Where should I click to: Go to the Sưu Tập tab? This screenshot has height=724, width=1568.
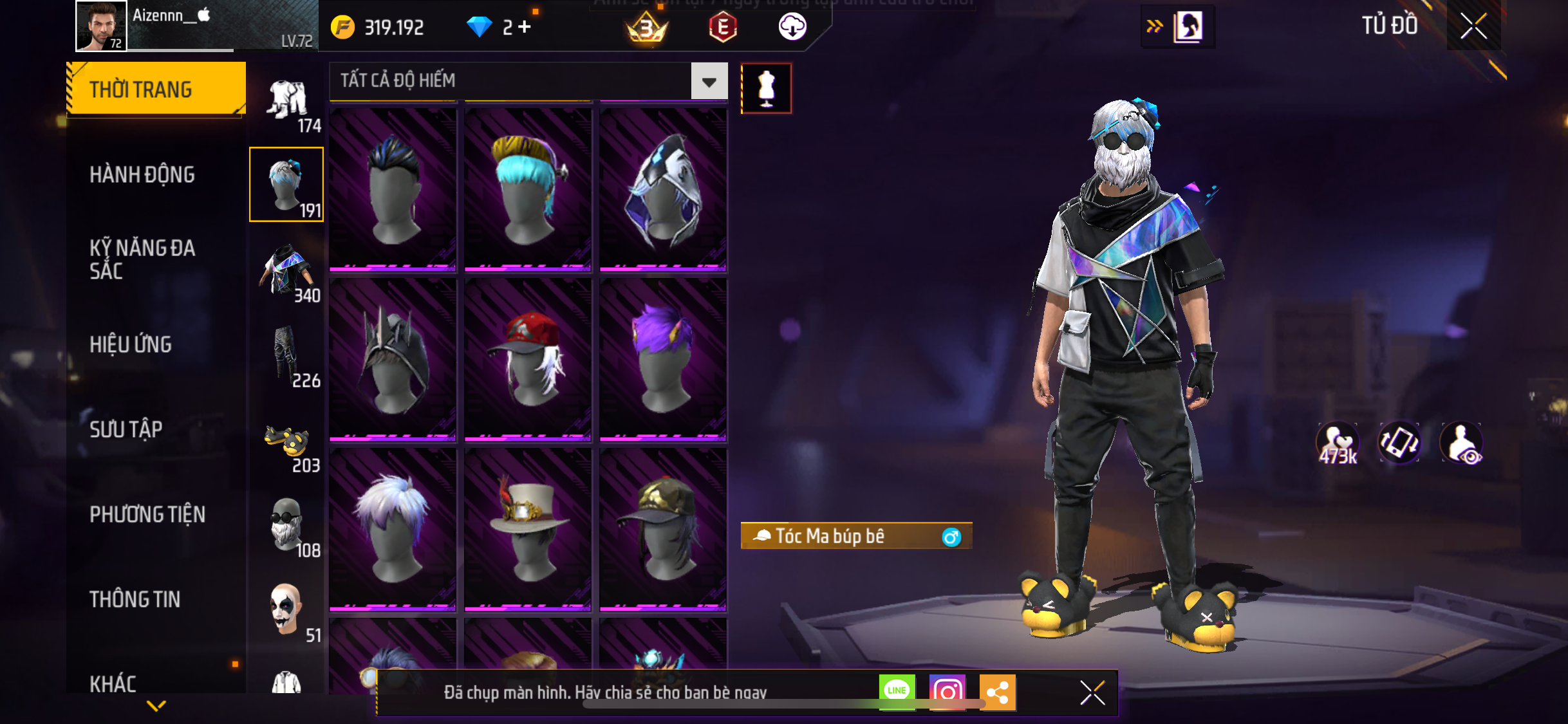pos(126,429)
